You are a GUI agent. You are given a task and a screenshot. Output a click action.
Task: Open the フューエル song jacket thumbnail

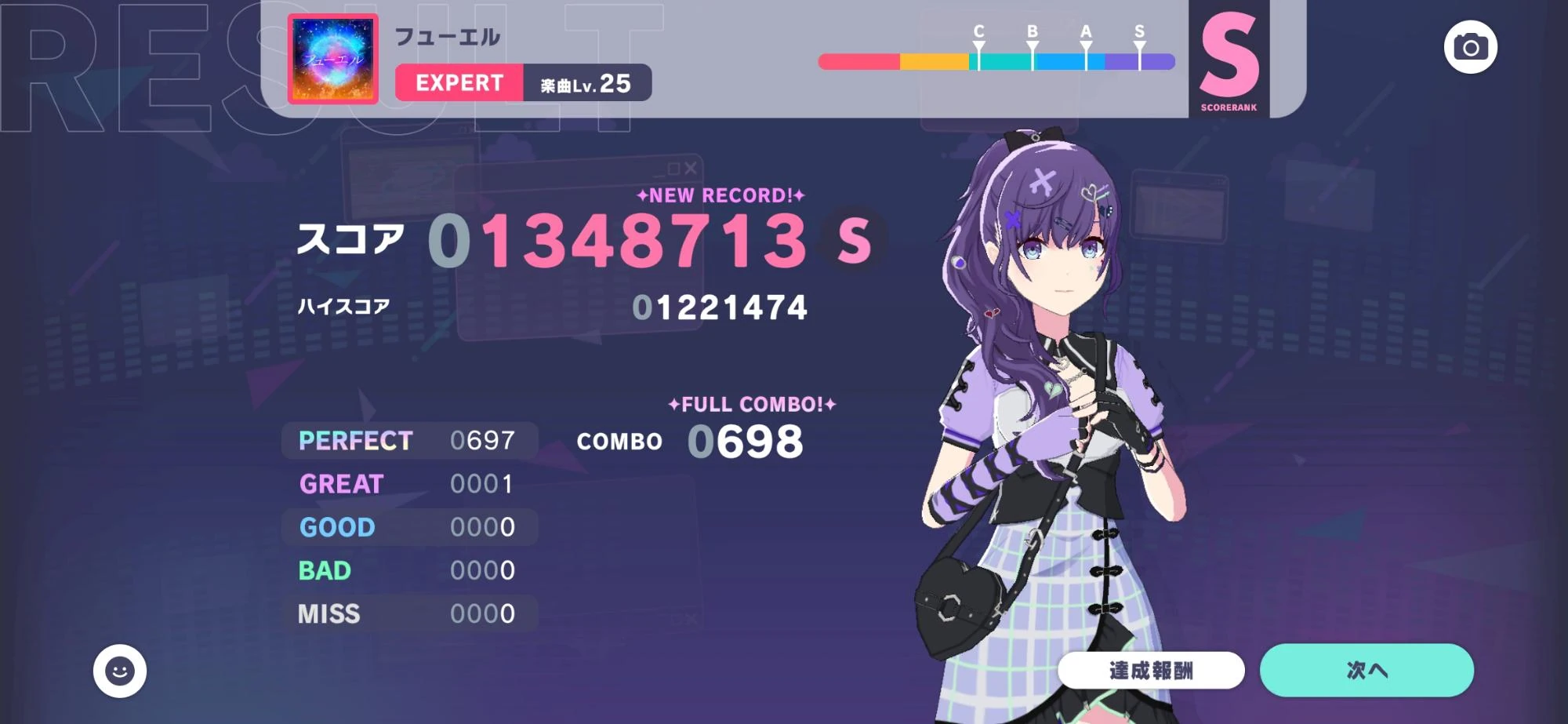[x=332, y=56]
